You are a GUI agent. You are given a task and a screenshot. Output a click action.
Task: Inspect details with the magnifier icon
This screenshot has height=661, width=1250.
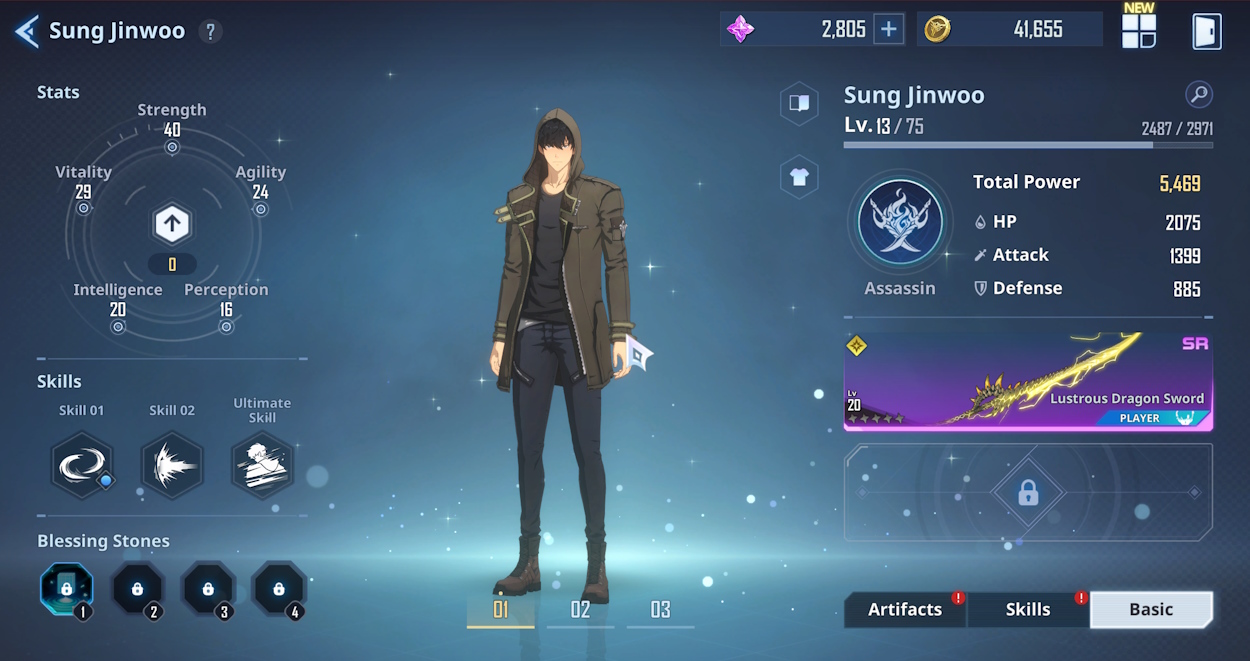1198,95
